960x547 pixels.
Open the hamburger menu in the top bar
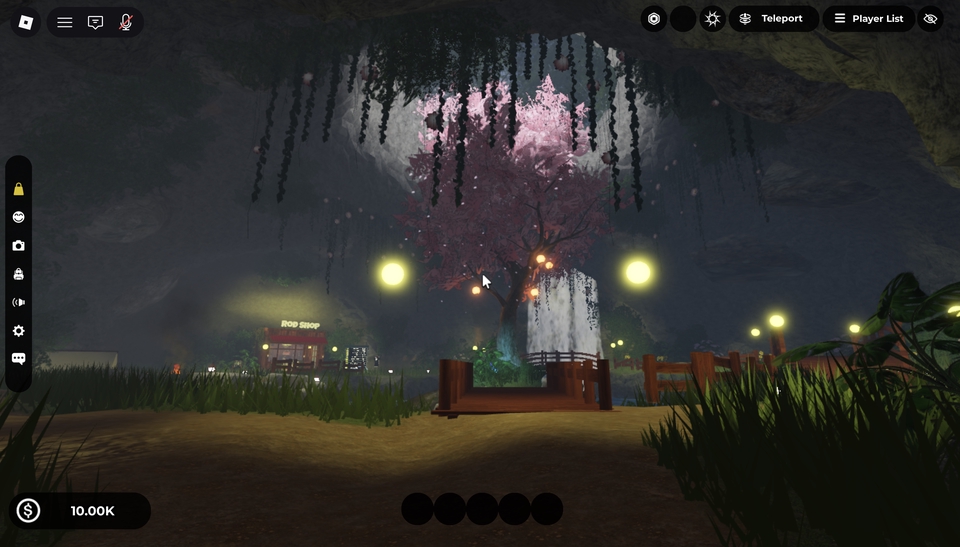(x=65, y=22)
